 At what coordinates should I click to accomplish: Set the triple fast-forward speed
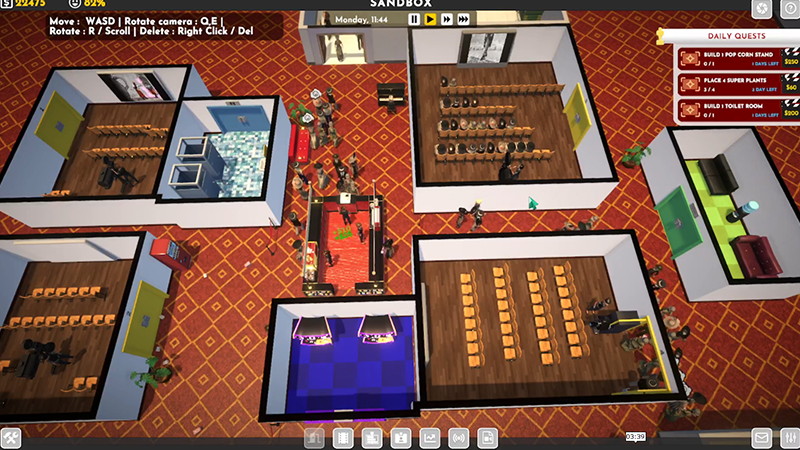[464, 19]
